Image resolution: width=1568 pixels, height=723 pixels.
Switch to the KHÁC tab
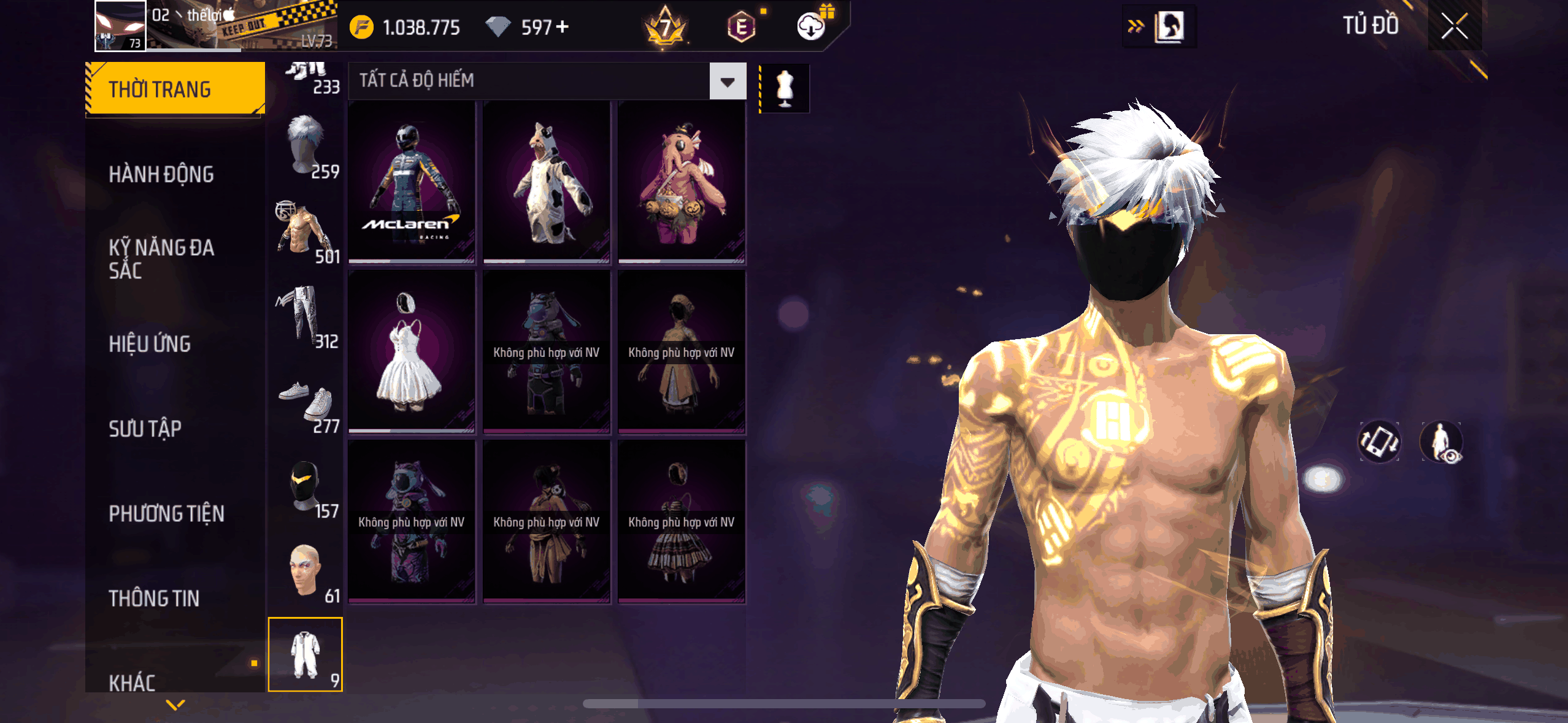pos(133,682)
